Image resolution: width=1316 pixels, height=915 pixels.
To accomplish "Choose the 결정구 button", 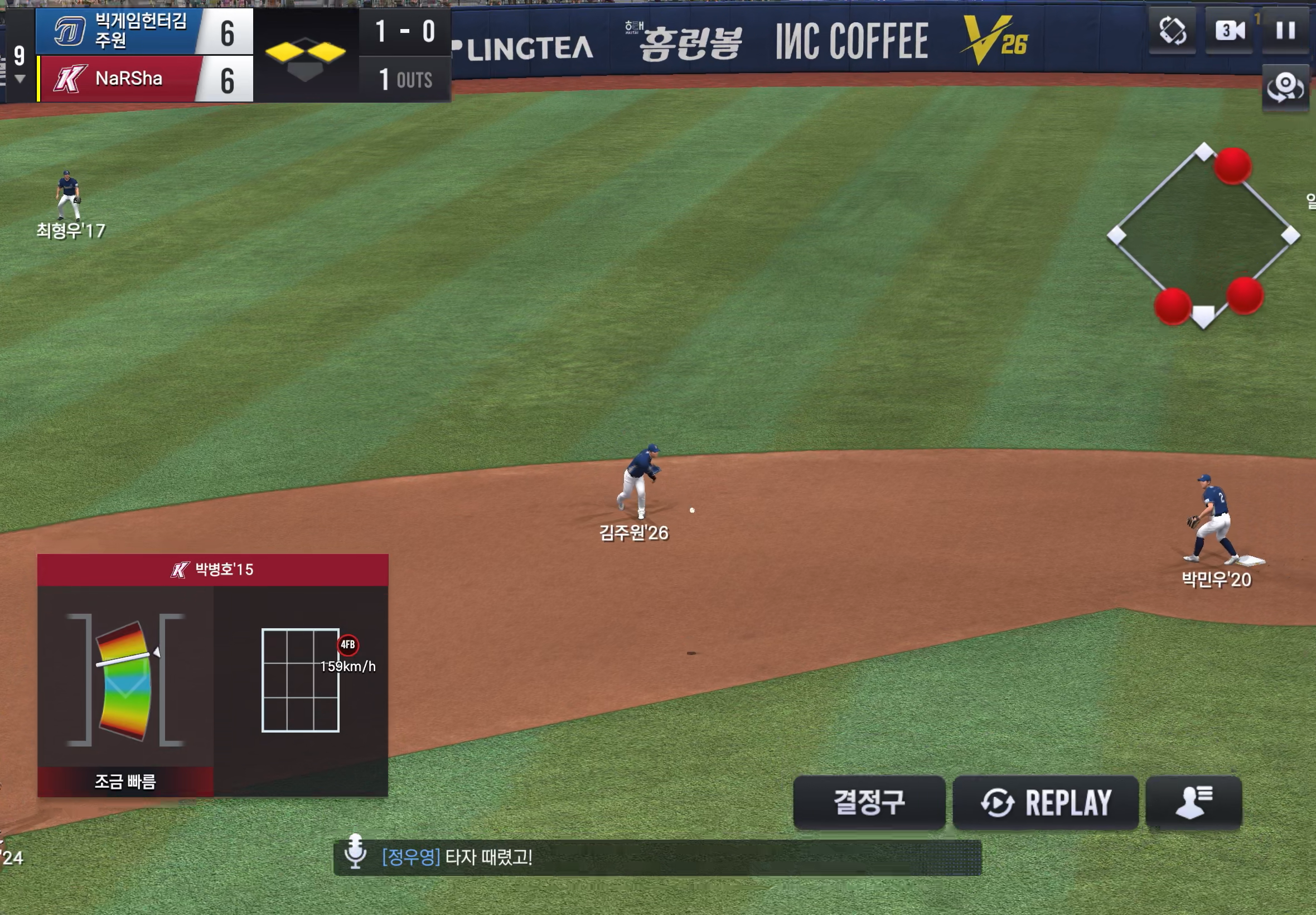I will pos(869,802).
